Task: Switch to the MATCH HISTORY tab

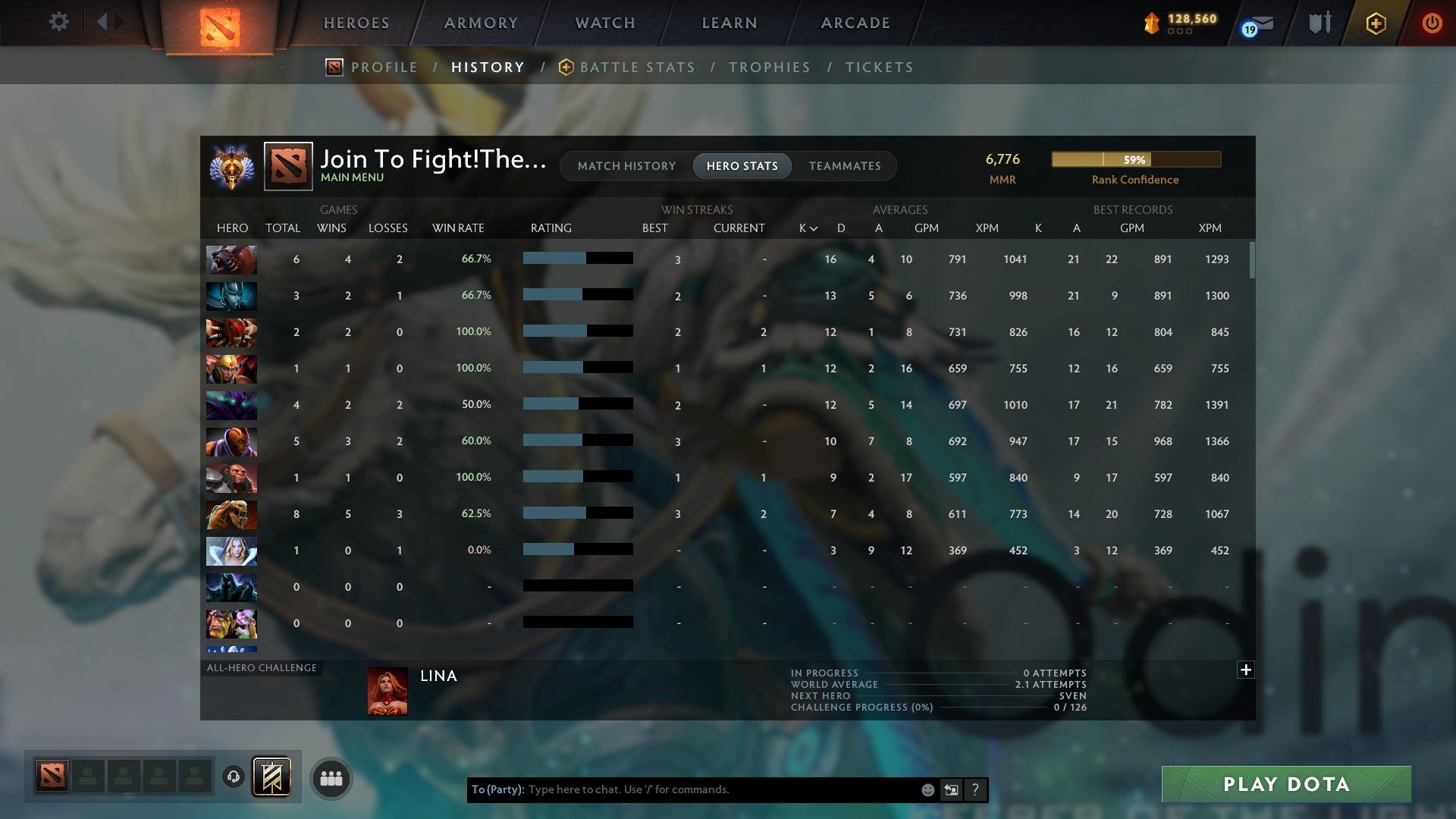Action: click(626, 166)
